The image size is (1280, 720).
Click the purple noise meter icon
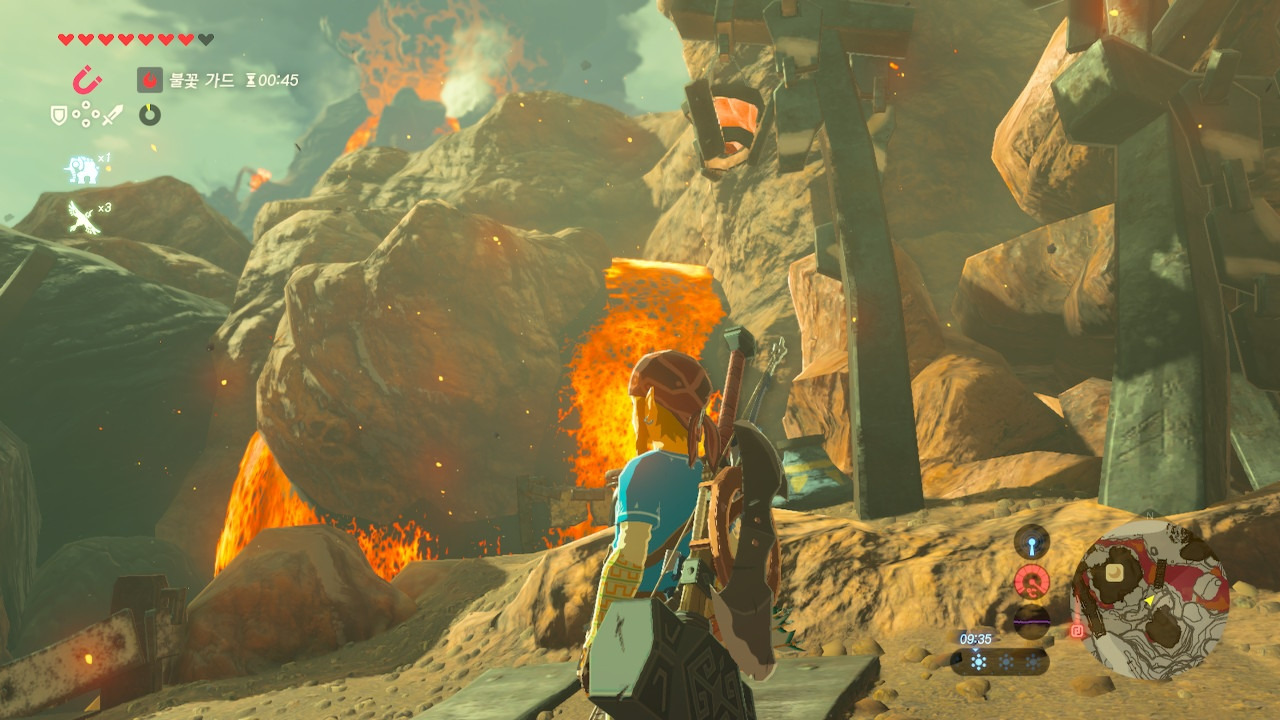(x=1031, y=620)
